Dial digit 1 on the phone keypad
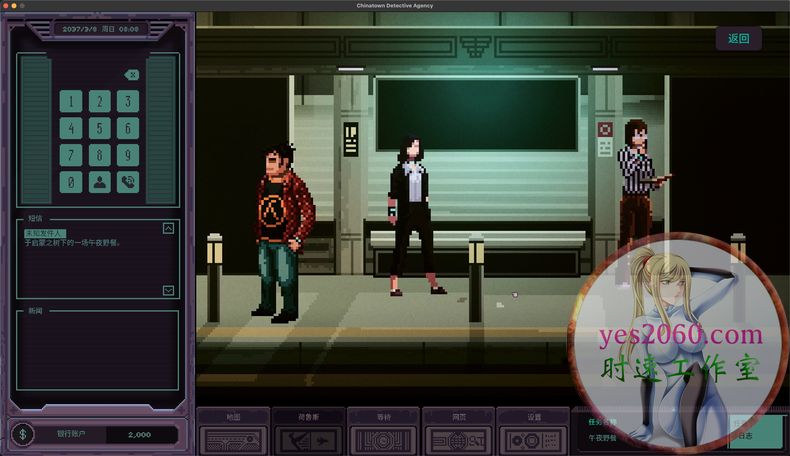 tap(71, 101)
